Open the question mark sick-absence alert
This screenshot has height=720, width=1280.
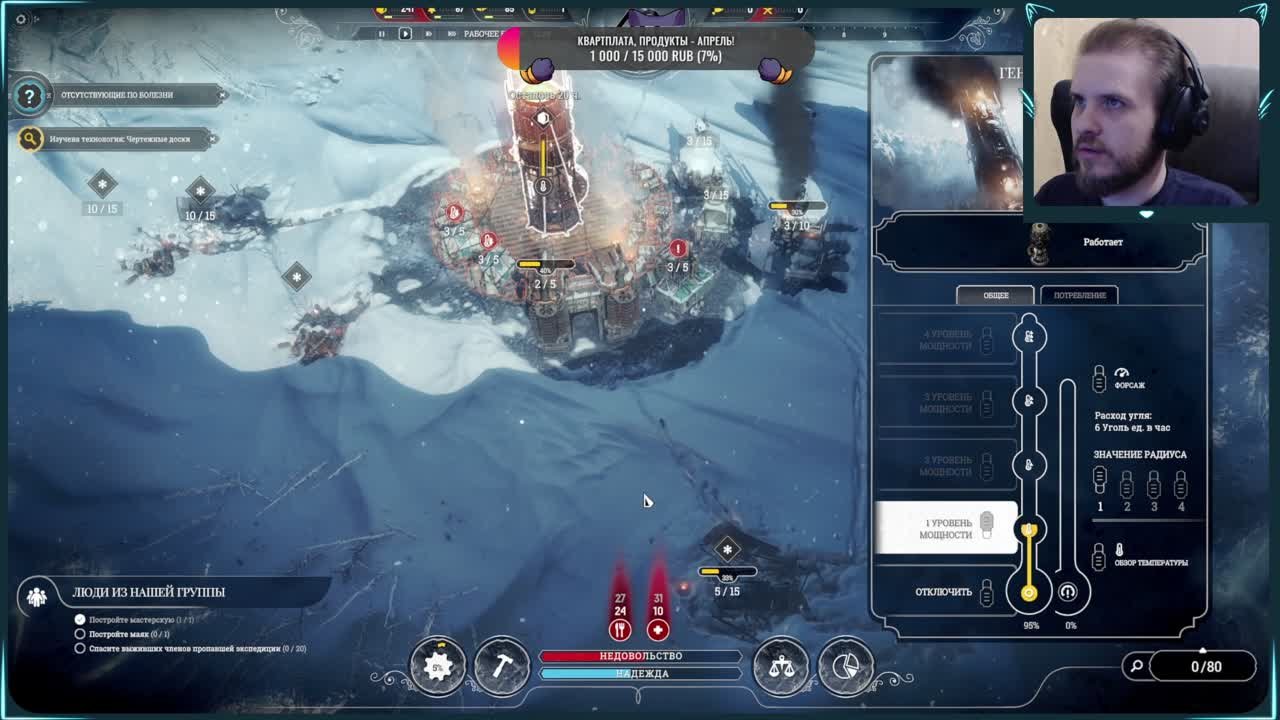tap(29, 96)
